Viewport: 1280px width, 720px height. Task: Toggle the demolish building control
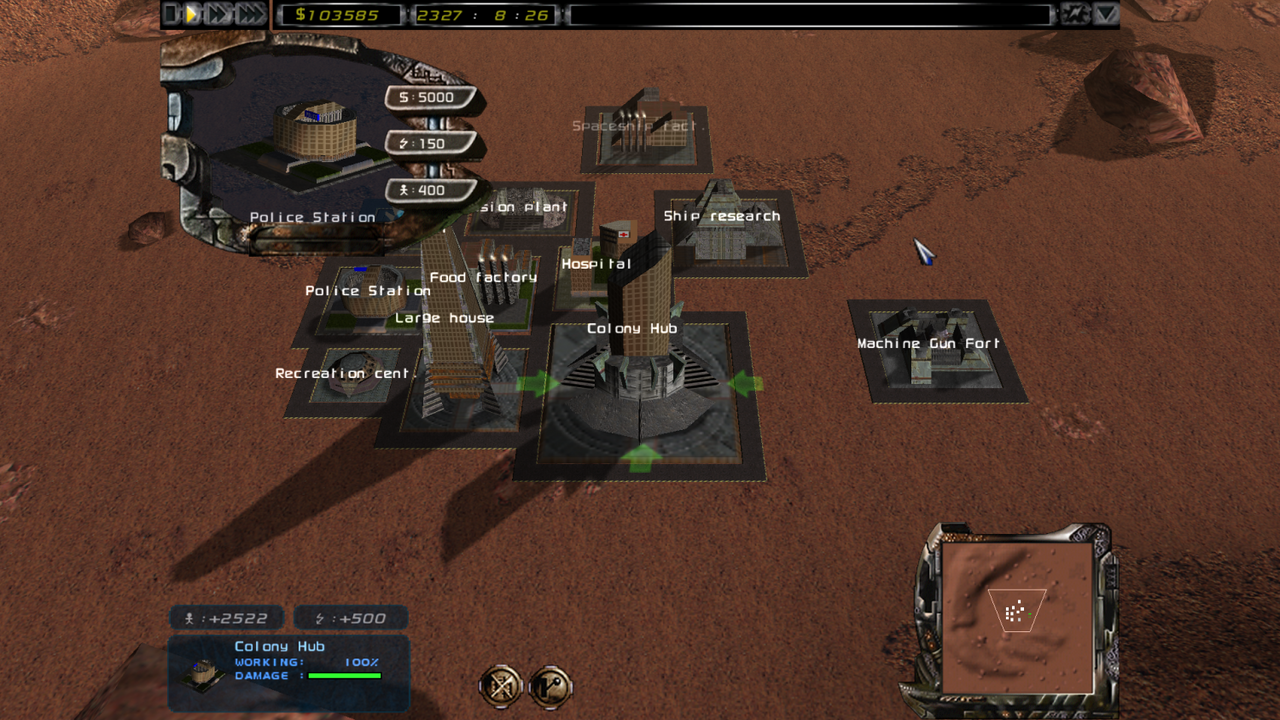[499, 688]
